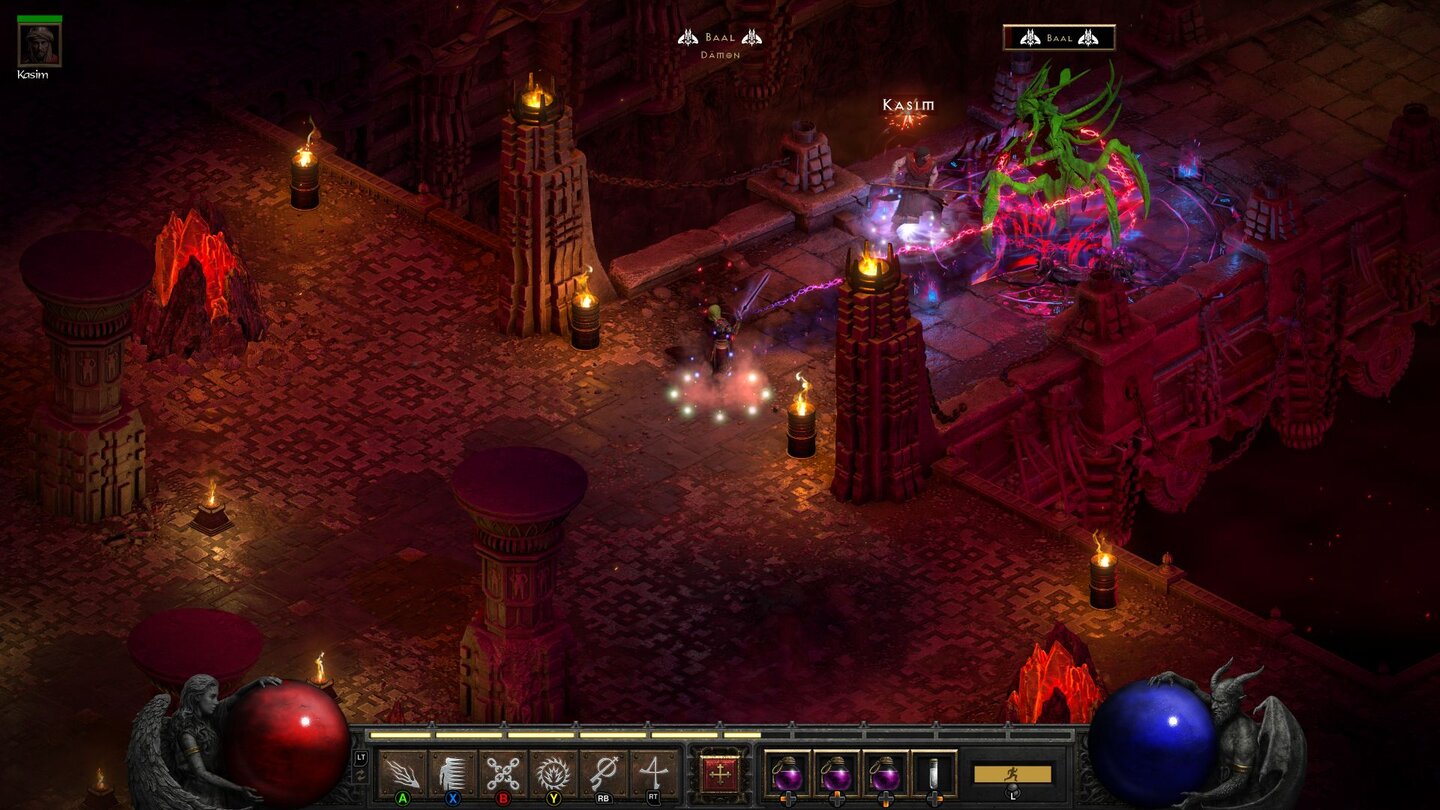Viewport: 1440px width, 810px height.
Task: Select the chained-cross skill on the B slot
Action: [504, 770]
